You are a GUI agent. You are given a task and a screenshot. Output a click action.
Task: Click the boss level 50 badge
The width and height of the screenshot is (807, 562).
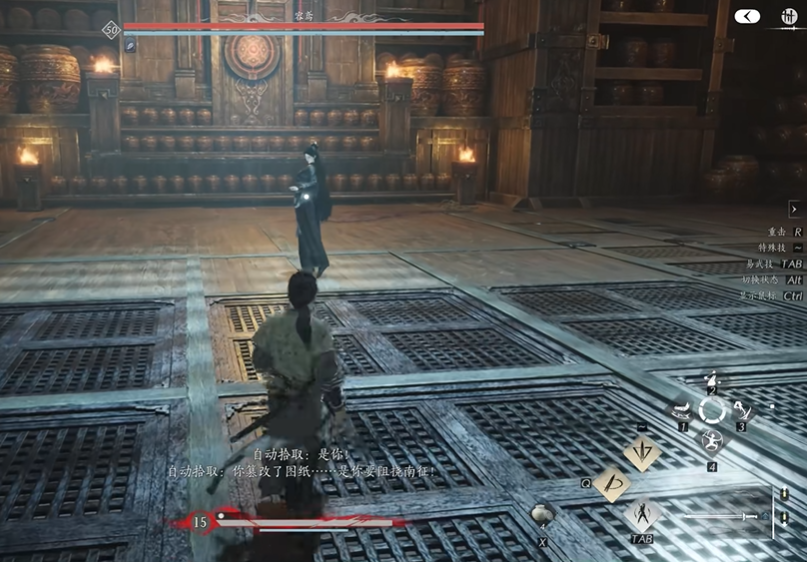pos(110,30)
